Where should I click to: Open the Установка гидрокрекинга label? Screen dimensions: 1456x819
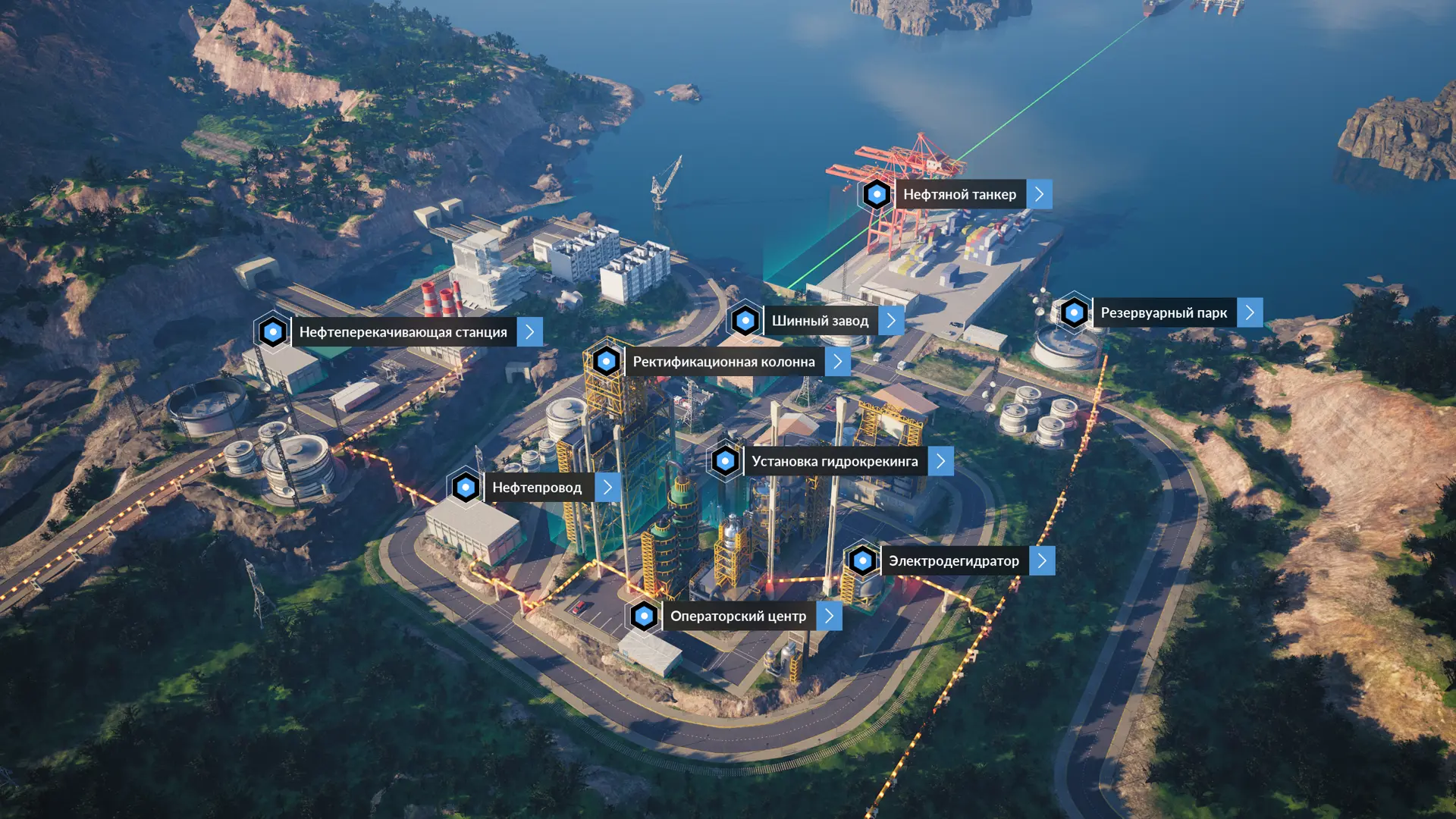click(834, 461)
